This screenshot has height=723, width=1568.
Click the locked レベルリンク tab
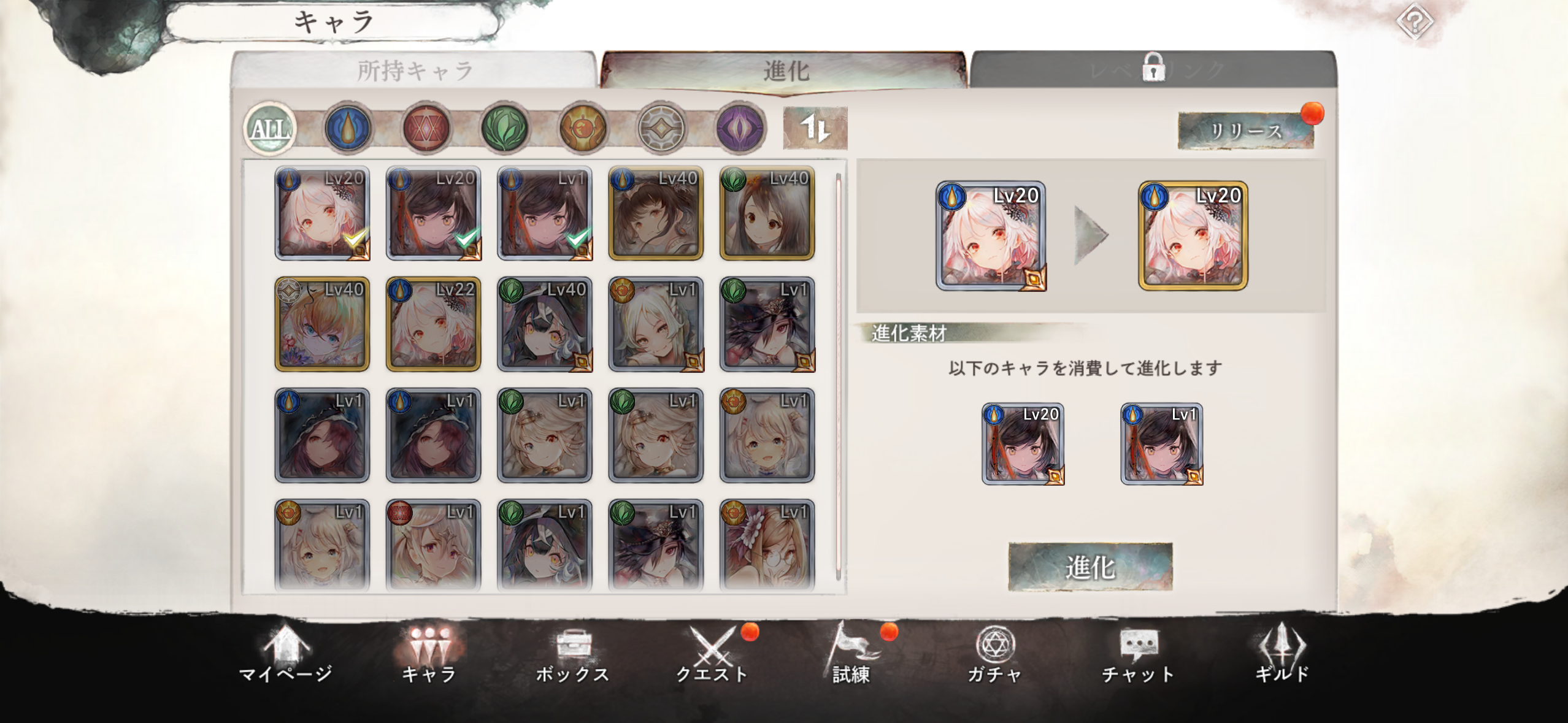click(x=1155, y=69)
